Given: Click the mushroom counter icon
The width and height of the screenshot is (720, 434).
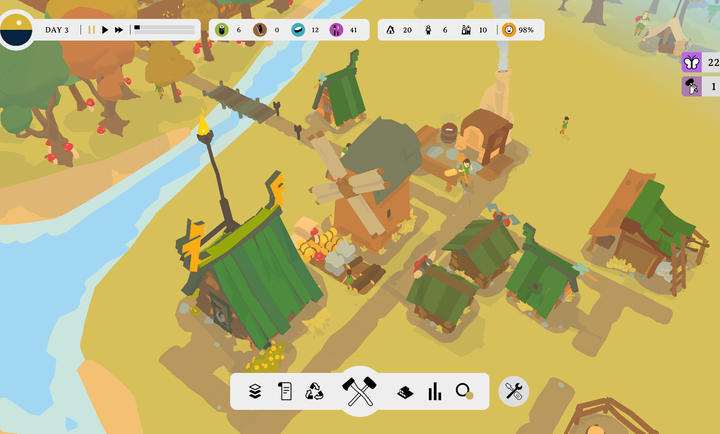Looking at the screenshot, I should [x=691, y=87].
